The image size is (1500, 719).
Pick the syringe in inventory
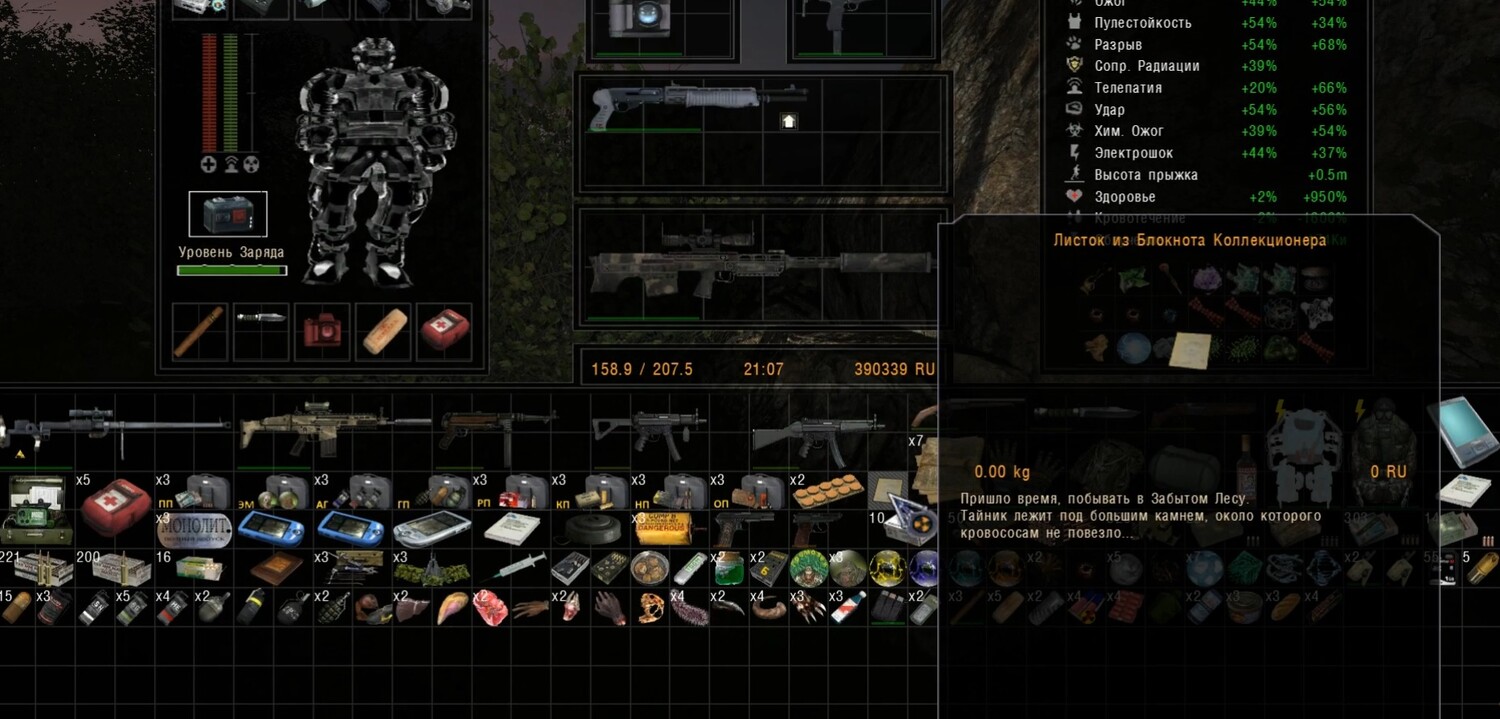(x=509, y=568)
